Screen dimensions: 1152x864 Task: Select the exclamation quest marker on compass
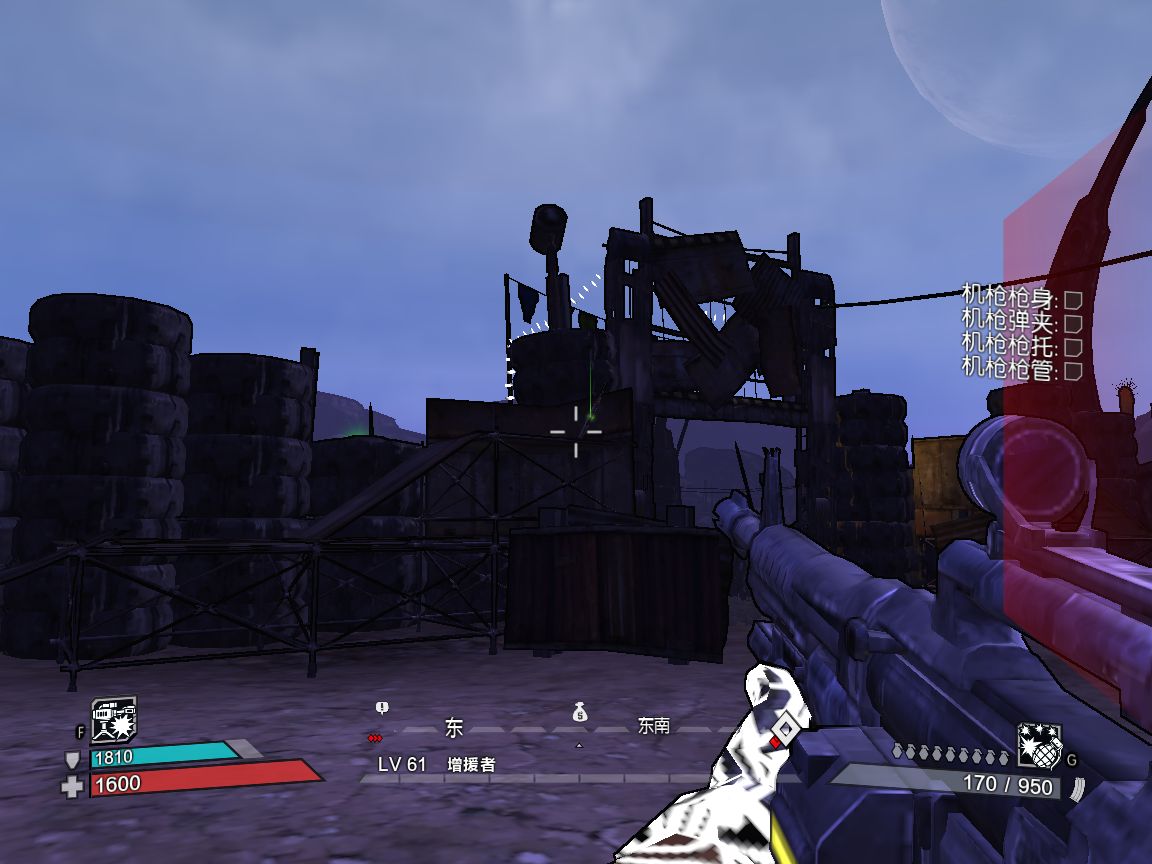point(381,708)
